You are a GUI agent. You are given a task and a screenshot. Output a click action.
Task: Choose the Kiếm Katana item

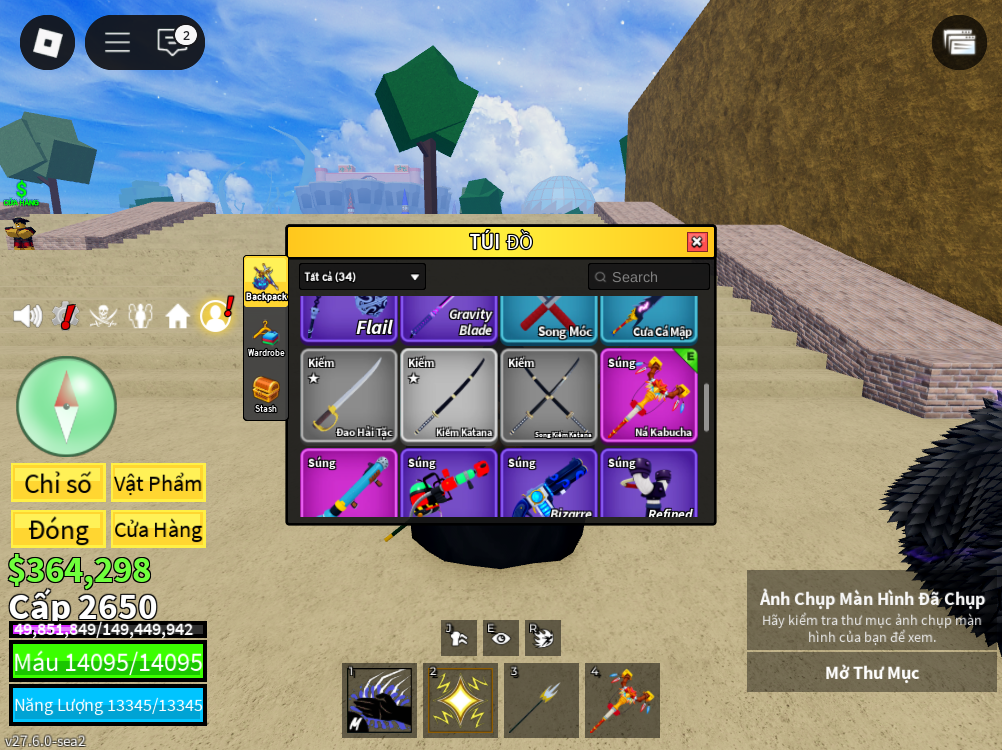click(449, 395)
